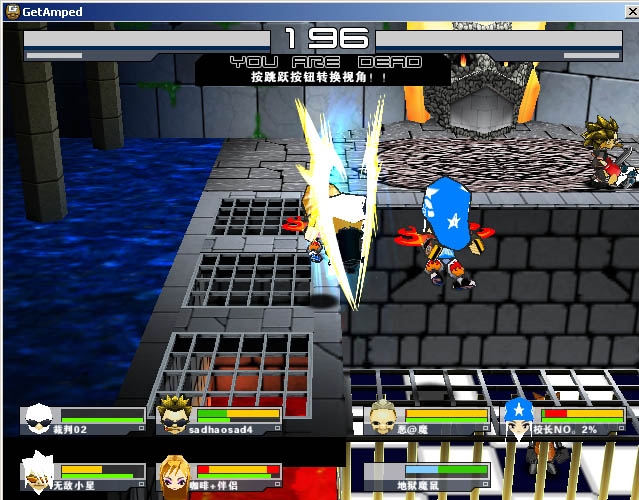
Task: Select the 咖啡+伴侣 player panel
Action: [x=220, y=475]
